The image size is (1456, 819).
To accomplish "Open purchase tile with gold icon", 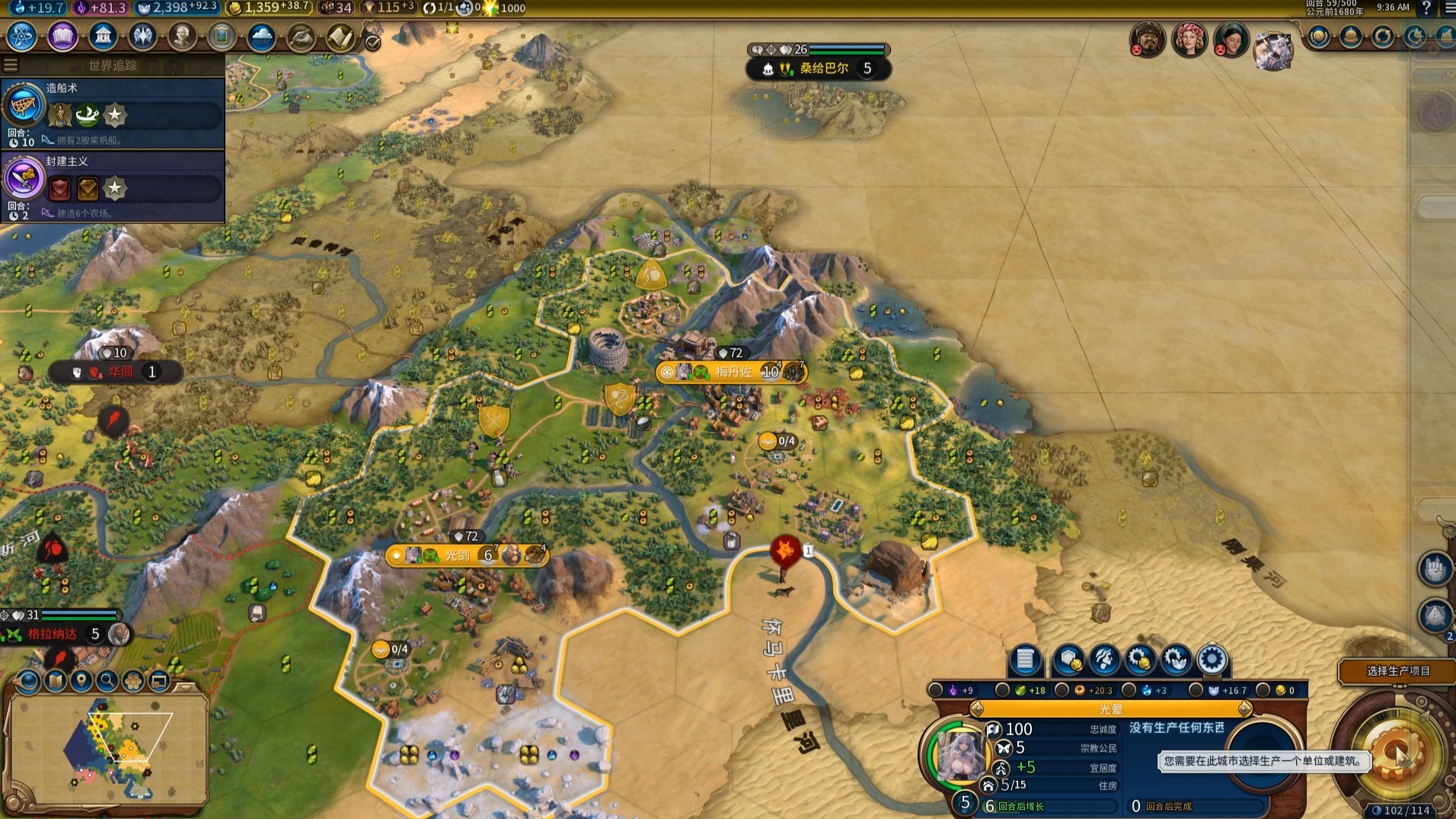I will 1068,660.
